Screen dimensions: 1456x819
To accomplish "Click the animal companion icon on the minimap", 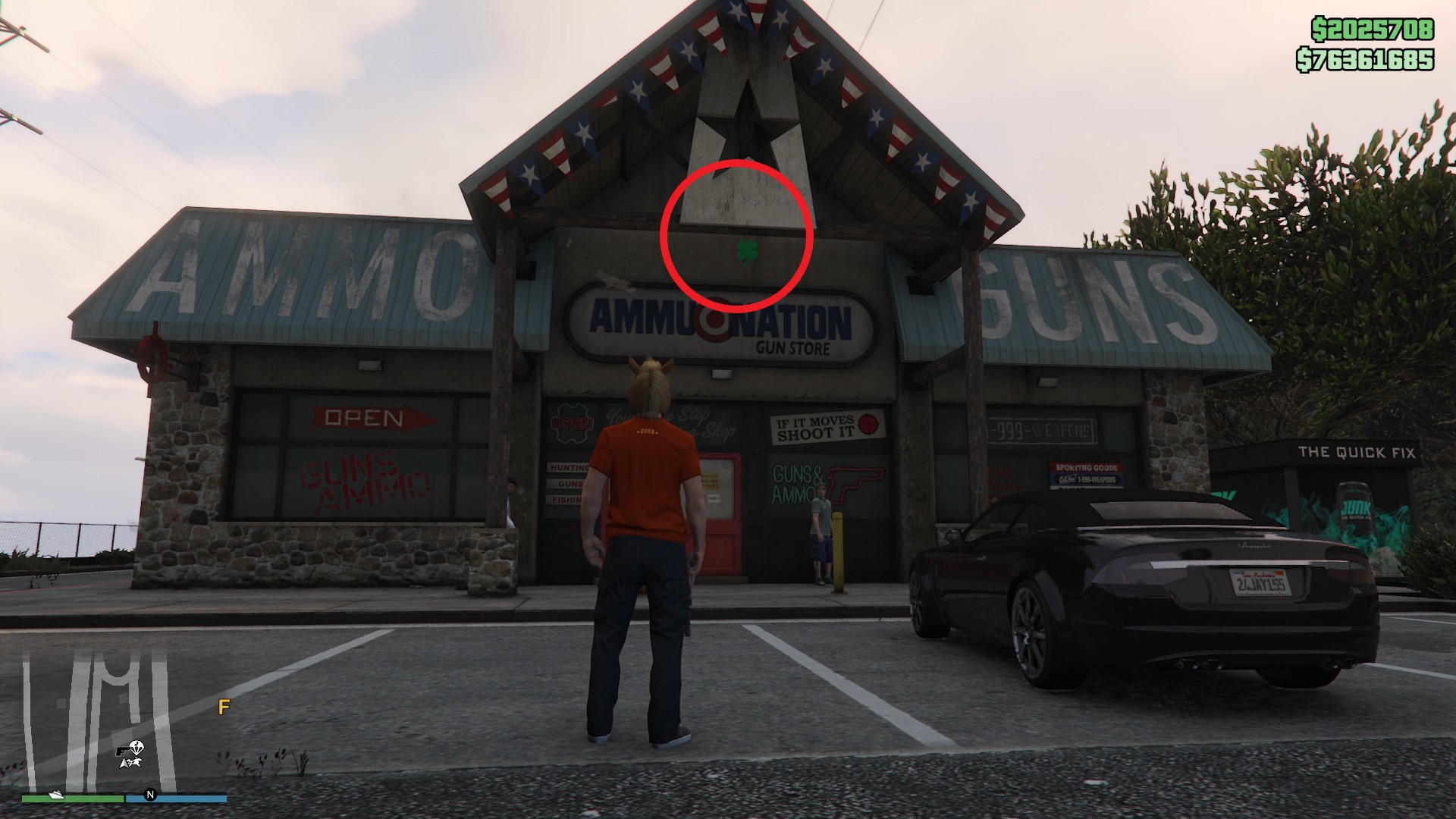I will coord(135,762).
